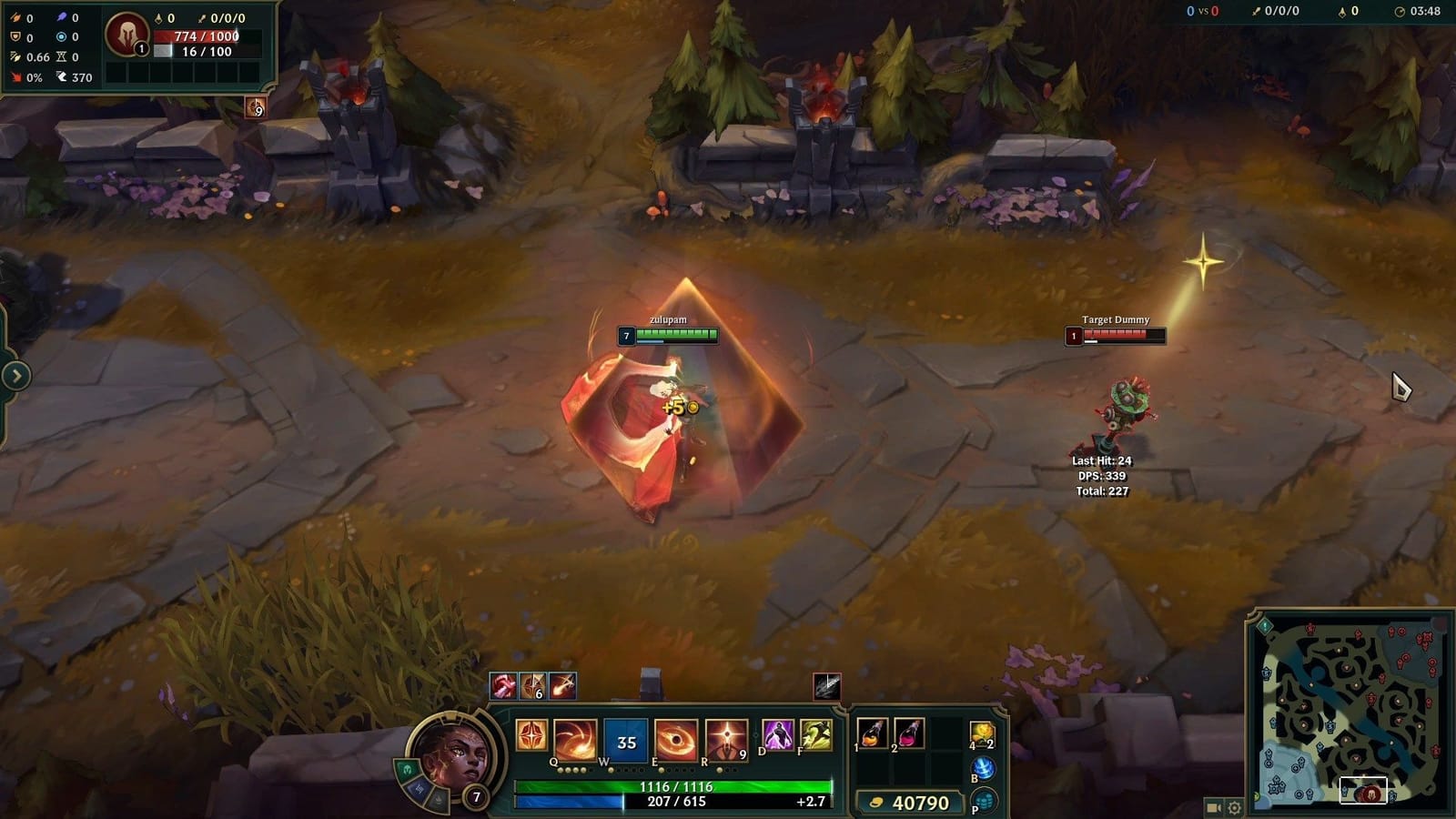
Task: Open the shop by clicking gold counter 40790
Action: 910,802
